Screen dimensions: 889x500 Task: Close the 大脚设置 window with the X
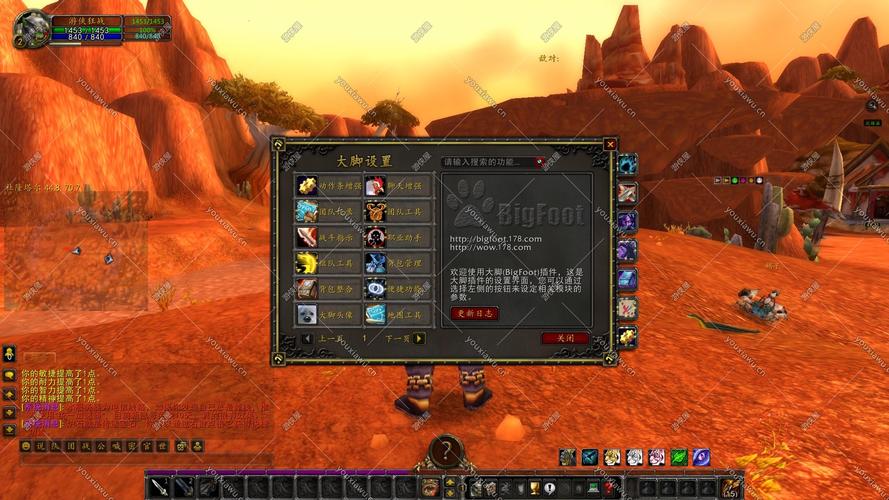click(x=610, y=145)
